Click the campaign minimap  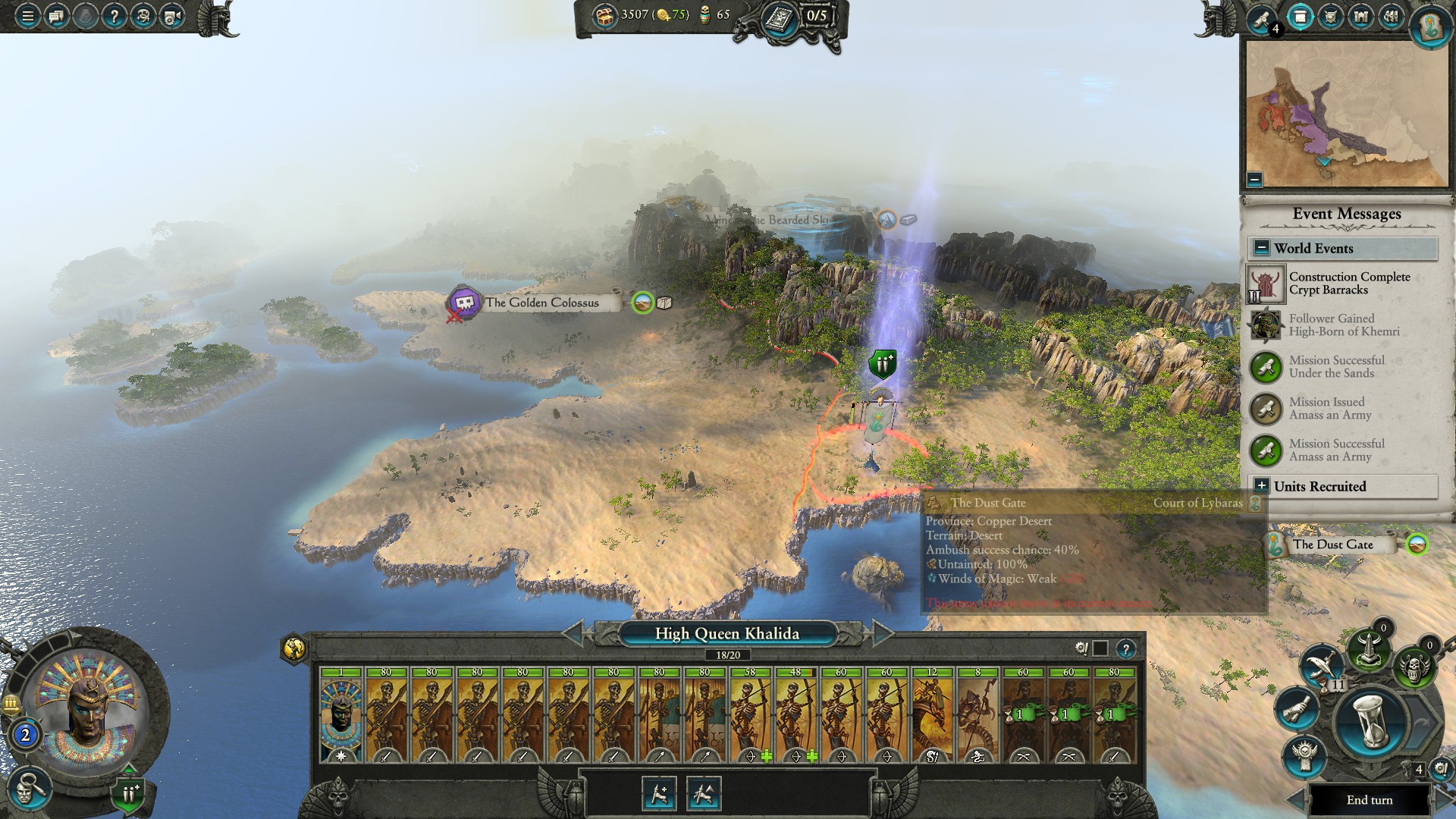click(1347, 114)
